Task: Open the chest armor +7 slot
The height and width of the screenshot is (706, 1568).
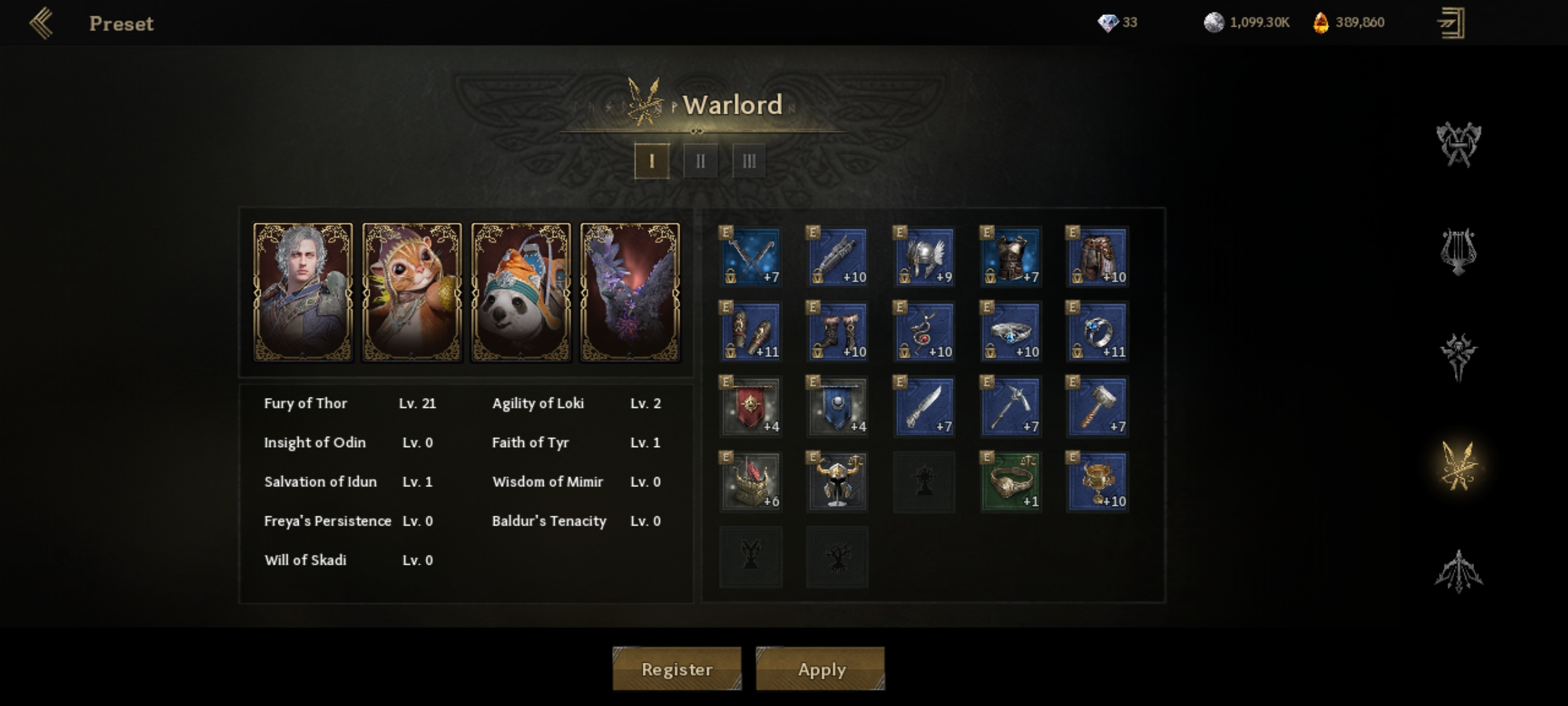Action: 1011,257
